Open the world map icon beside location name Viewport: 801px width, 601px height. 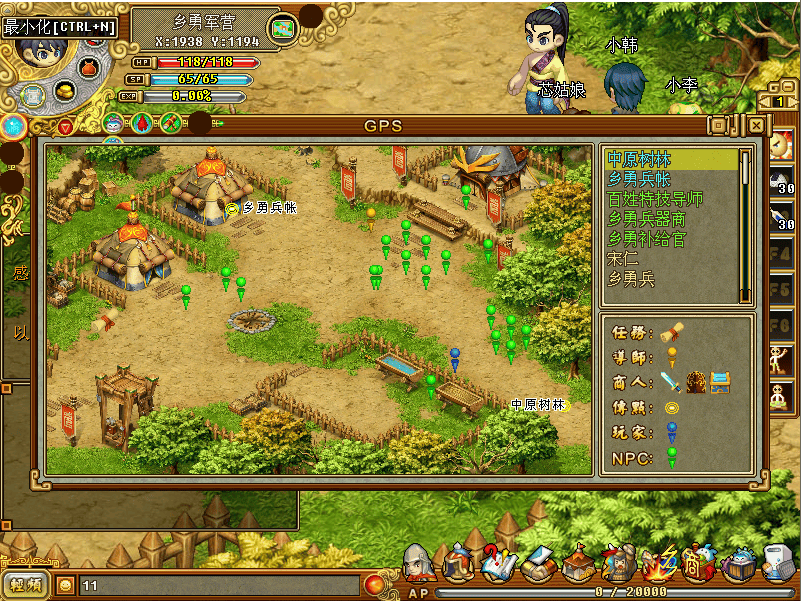[x=285, y=29]
